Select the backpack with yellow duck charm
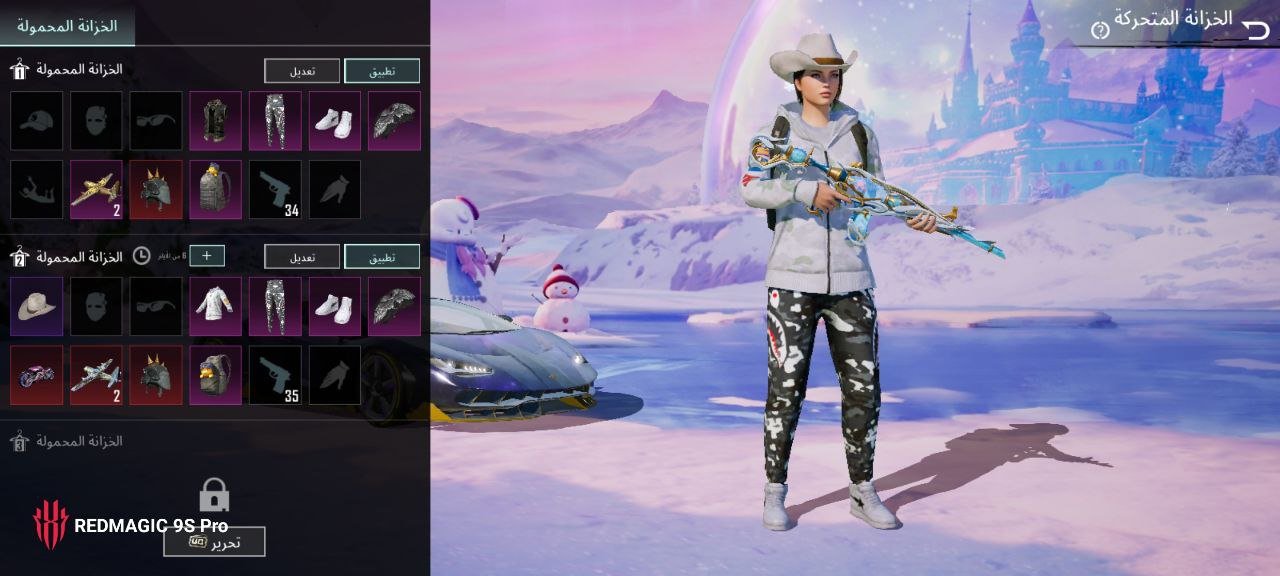This screenshot has height=576, width=1280. point(216,376)
